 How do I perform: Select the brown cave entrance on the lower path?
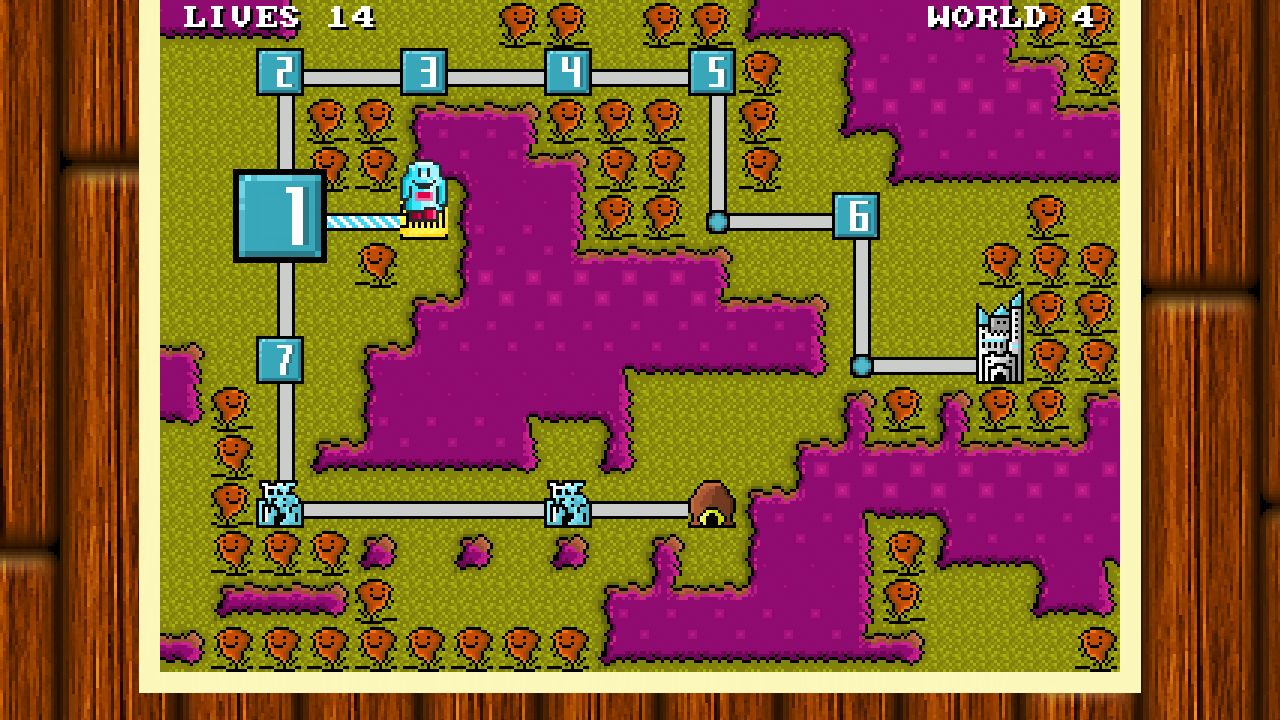(712, 505)
